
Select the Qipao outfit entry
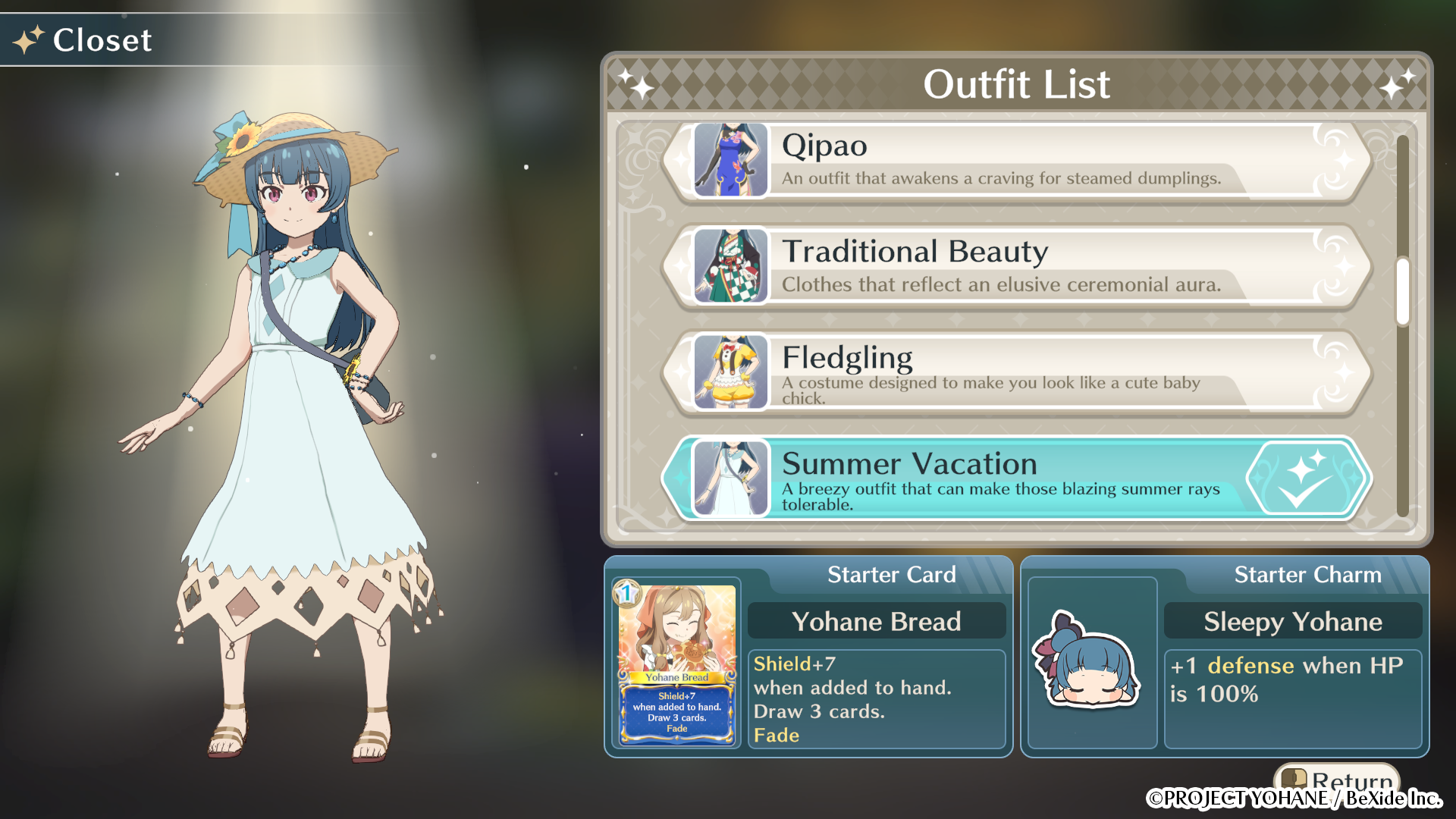point(986,161)
